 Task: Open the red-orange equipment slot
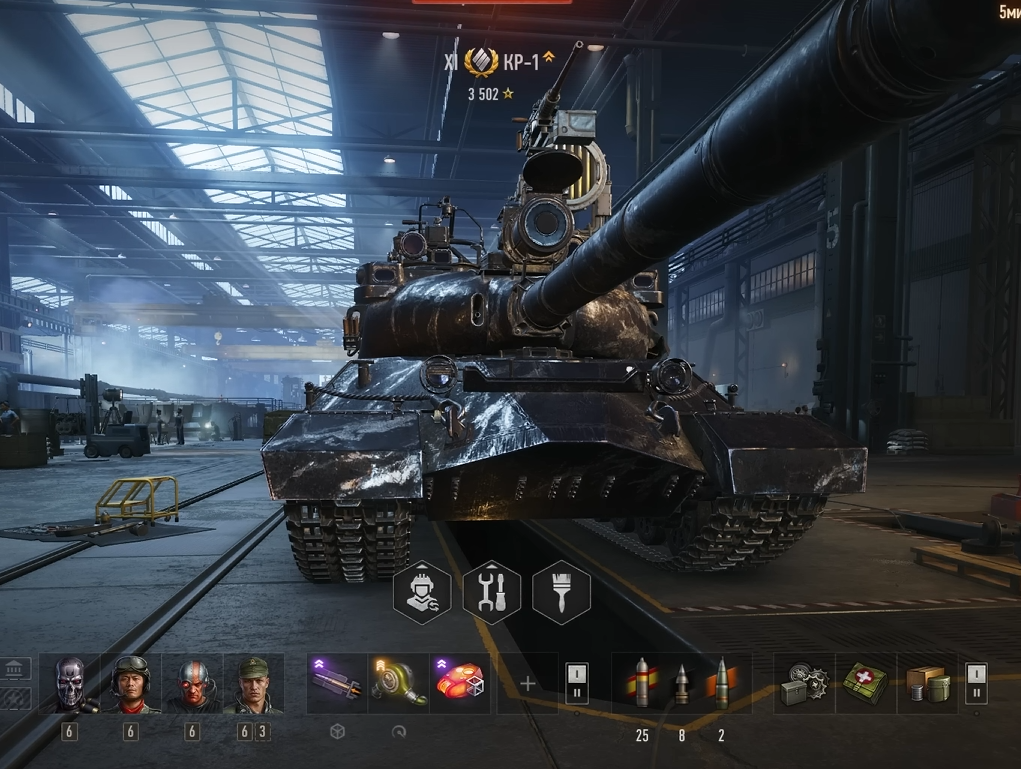pyautogui.click(x=460, y=684)
